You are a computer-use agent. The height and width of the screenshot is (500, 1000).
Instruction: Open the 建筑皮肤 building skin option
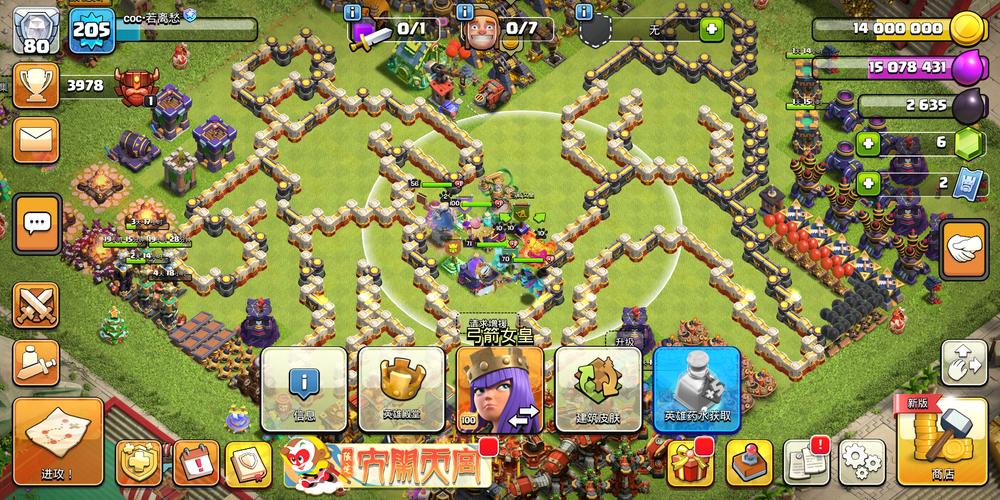pos(597,389)
